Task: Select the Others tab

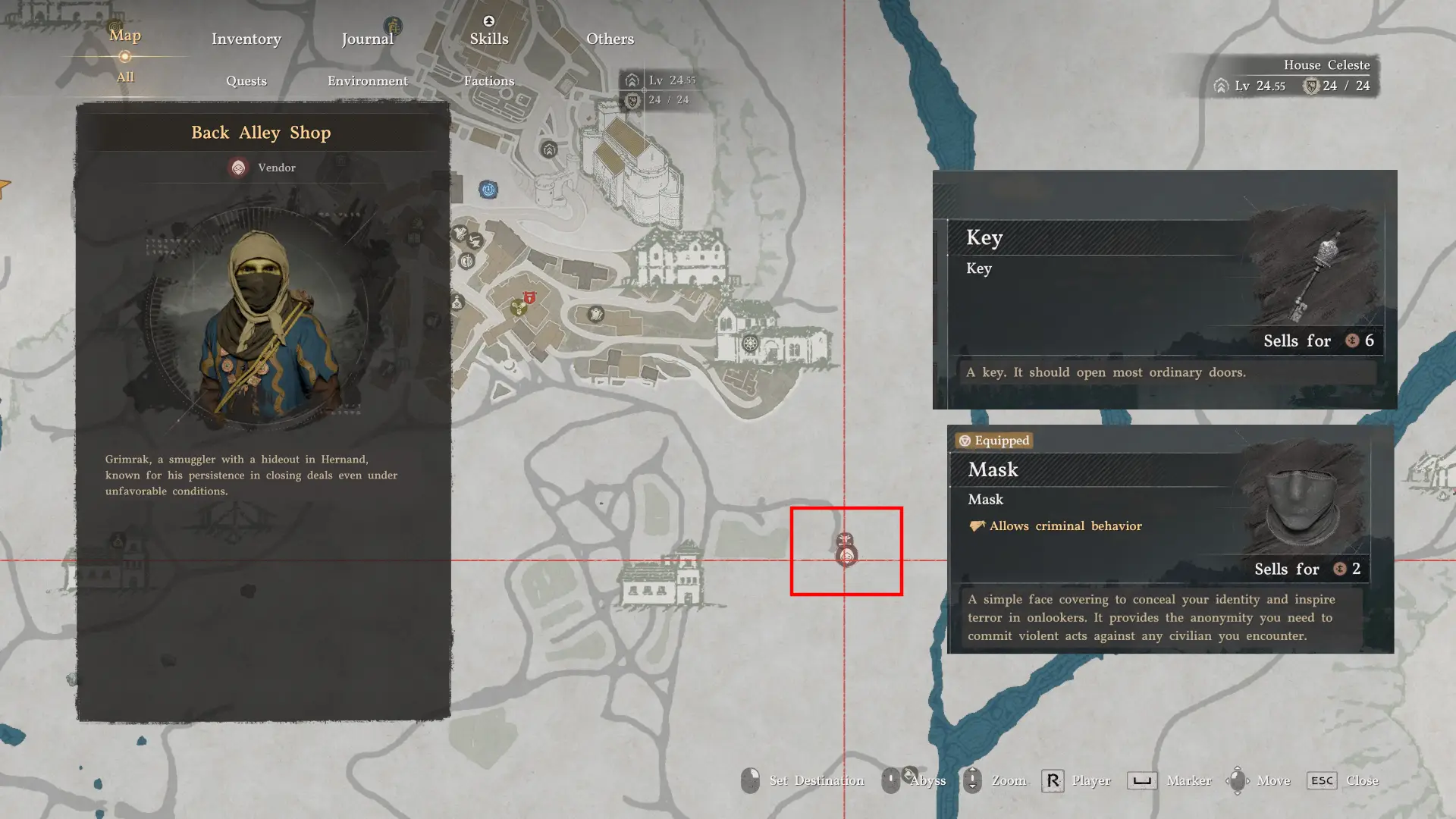Action: click(610, 39)
